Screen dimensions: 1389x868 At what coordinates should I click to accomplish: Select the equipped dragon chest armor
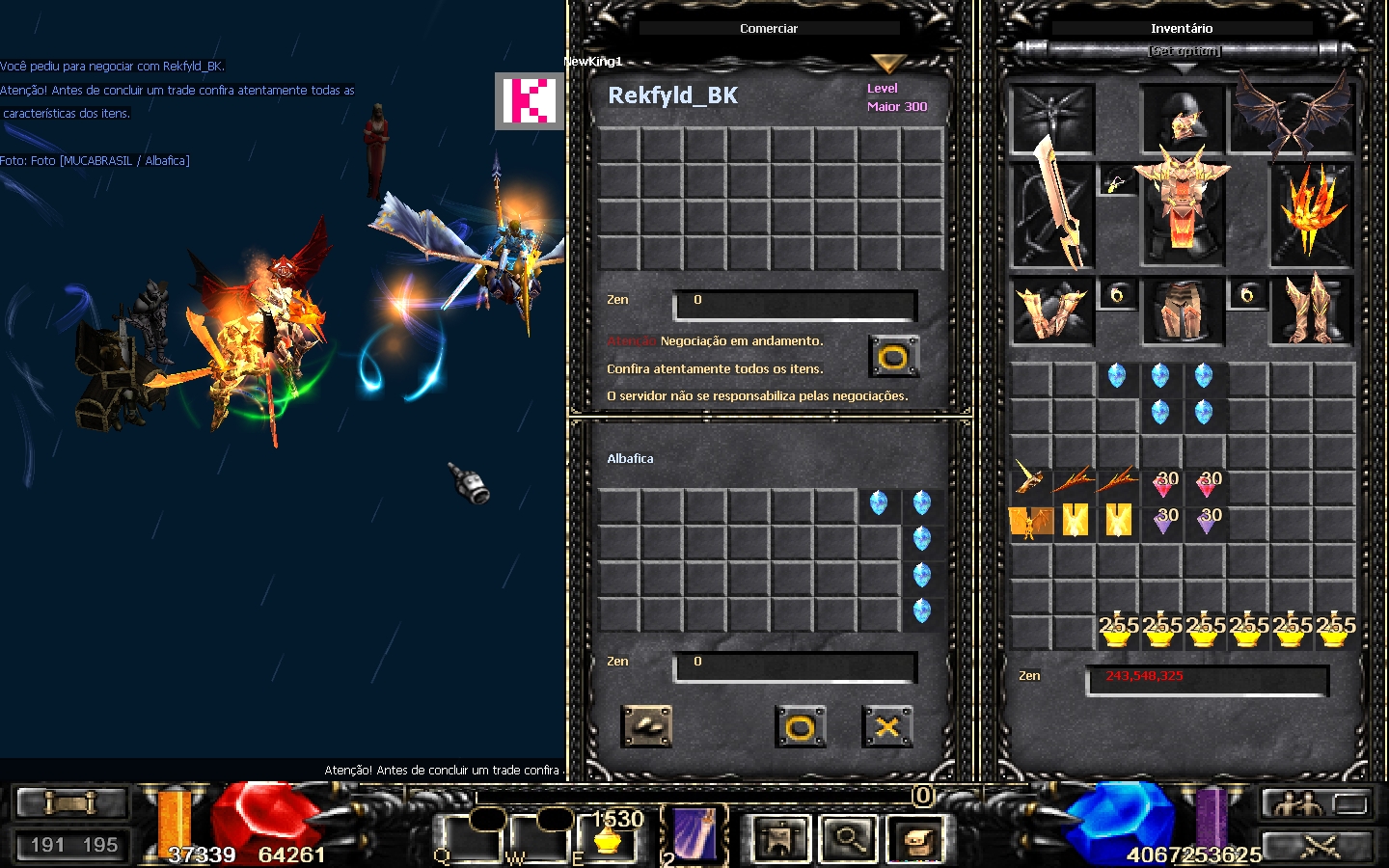point(1183,214)
